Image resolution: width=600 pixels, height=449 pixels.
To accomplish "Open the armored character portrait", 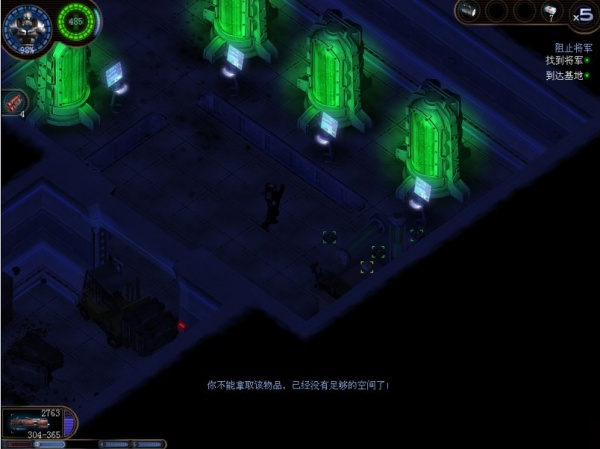I will tap(22, 25).
